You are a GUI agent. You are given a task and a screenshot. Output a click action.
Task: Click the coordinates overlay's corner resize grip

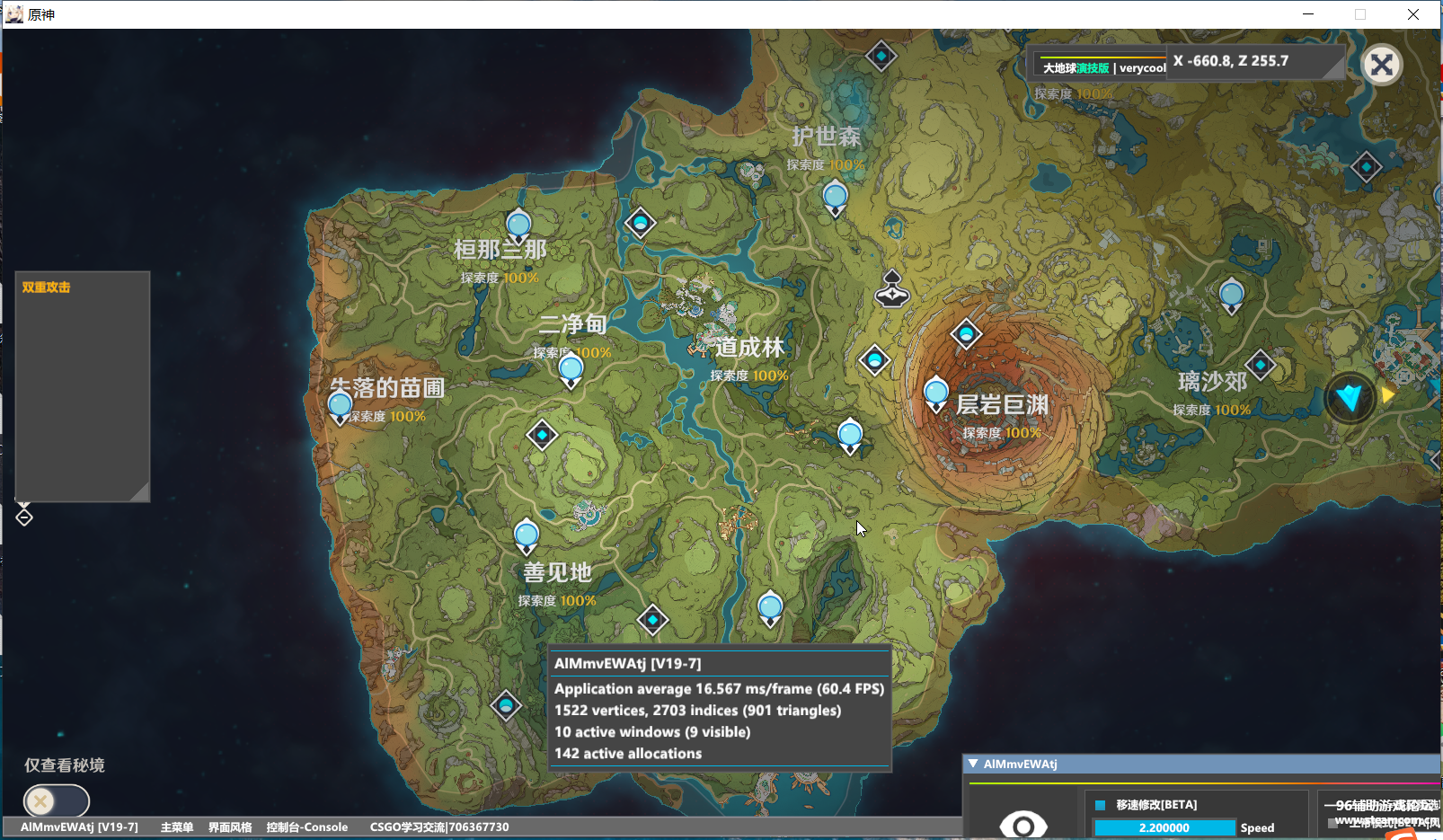click(1337, 72)
